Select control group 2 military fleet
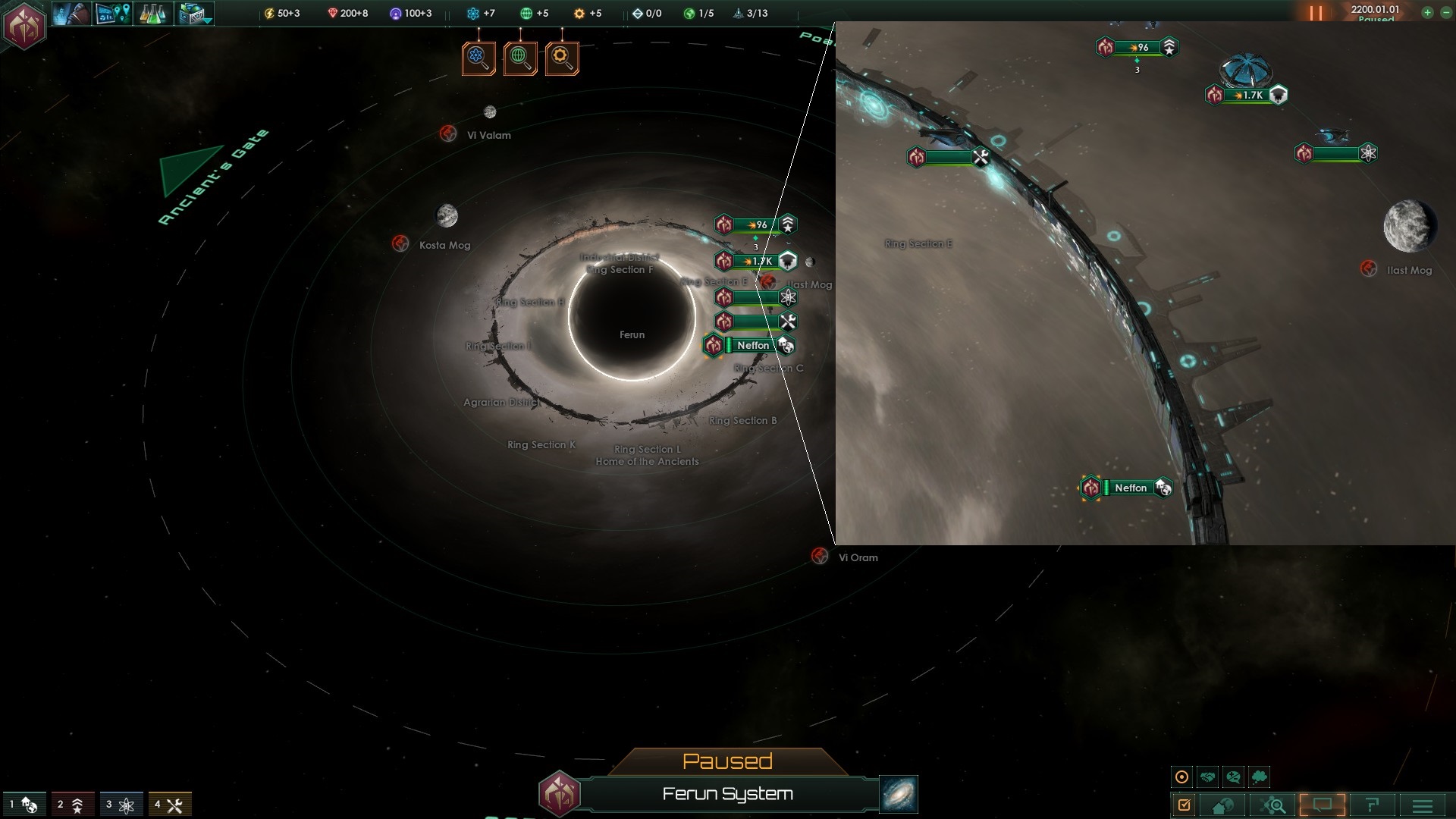Viewport: 1456px width, 819px height. (x=73, y=805)
